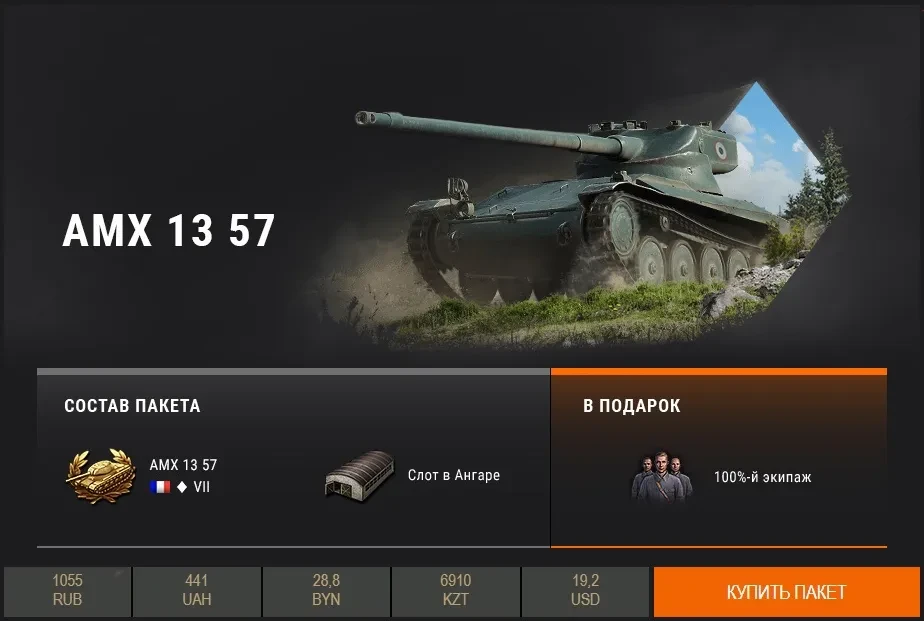The image size is (924, 621).
Task: Click the AMX 13 57 gold tank icon
Action: click(100, 474)
